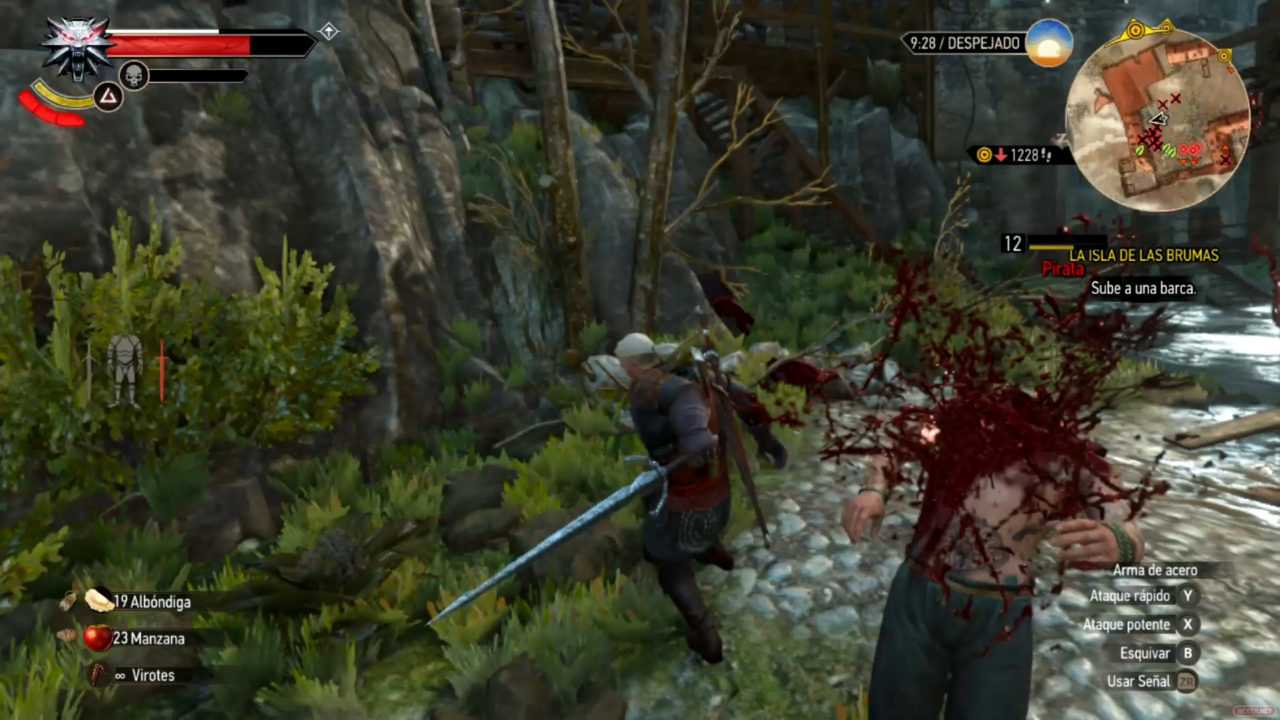Click the armor durability figure icon
Screen dimensions: 1280x720
pos(125,369)
